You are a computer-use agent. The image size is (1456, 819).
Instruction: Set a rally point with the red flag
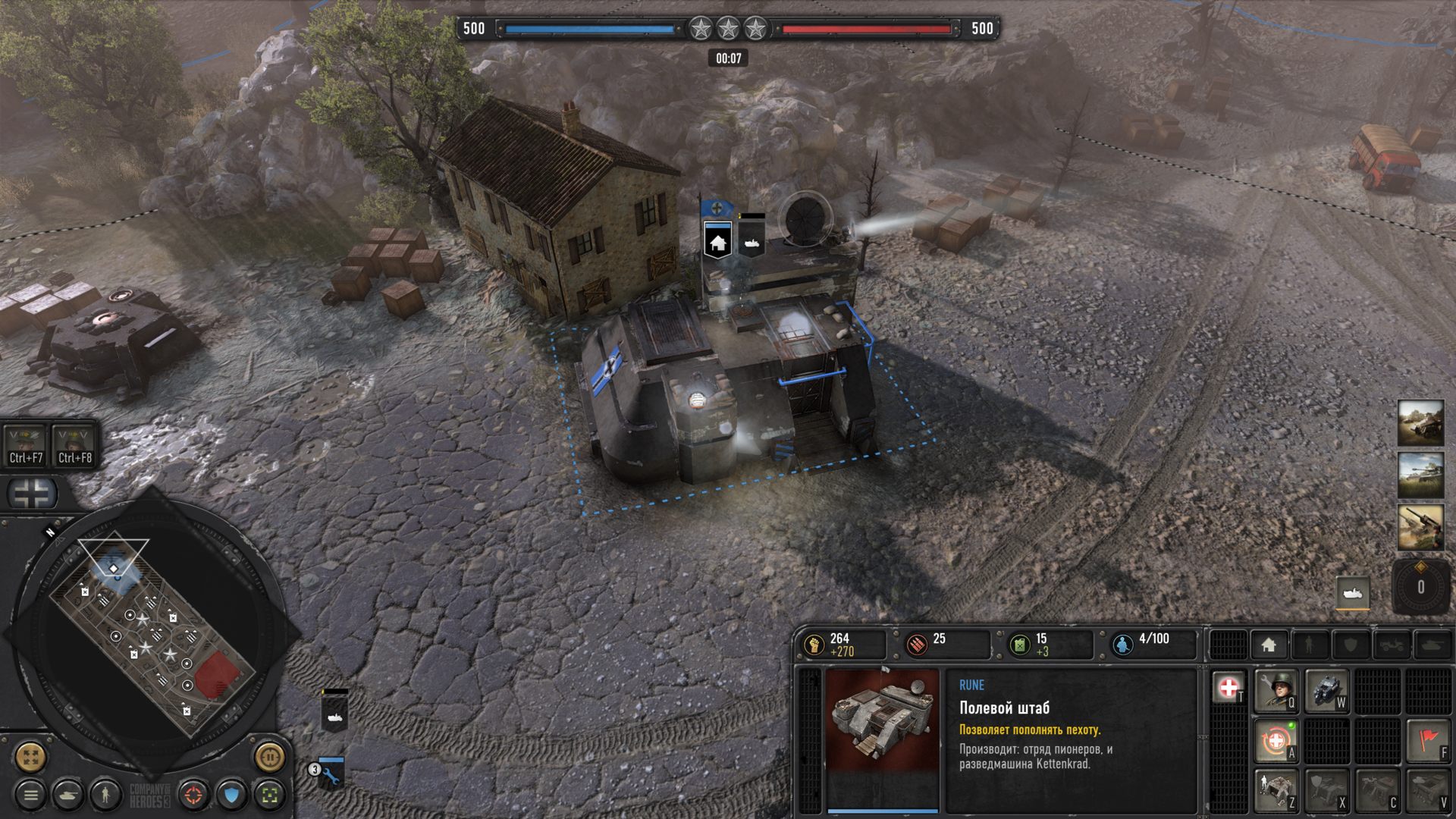click(x=1428, y=740)
